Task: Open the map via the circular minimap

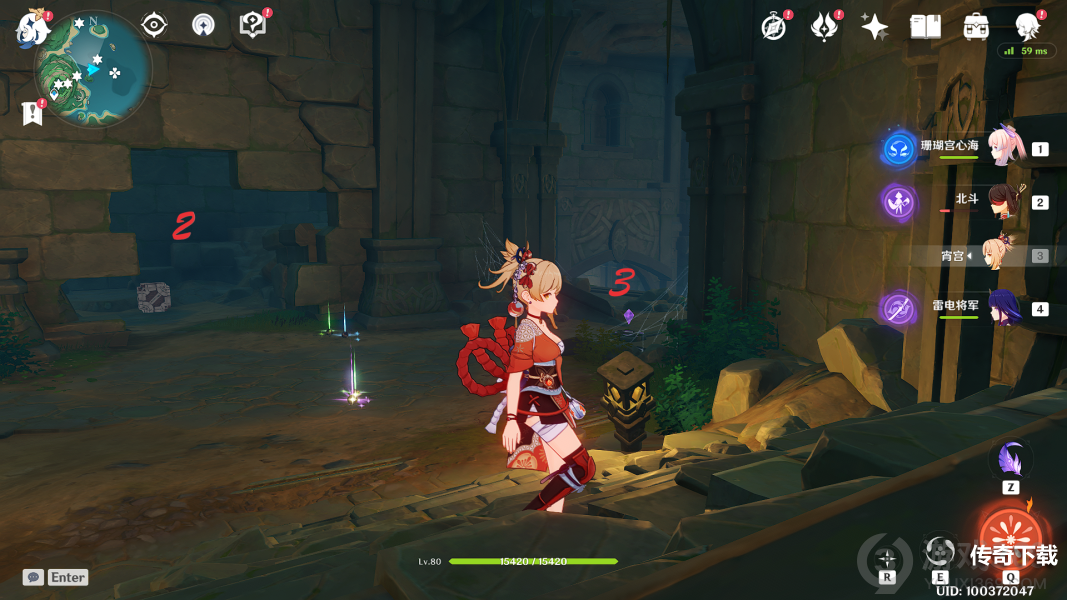Action: coord(92,70)
